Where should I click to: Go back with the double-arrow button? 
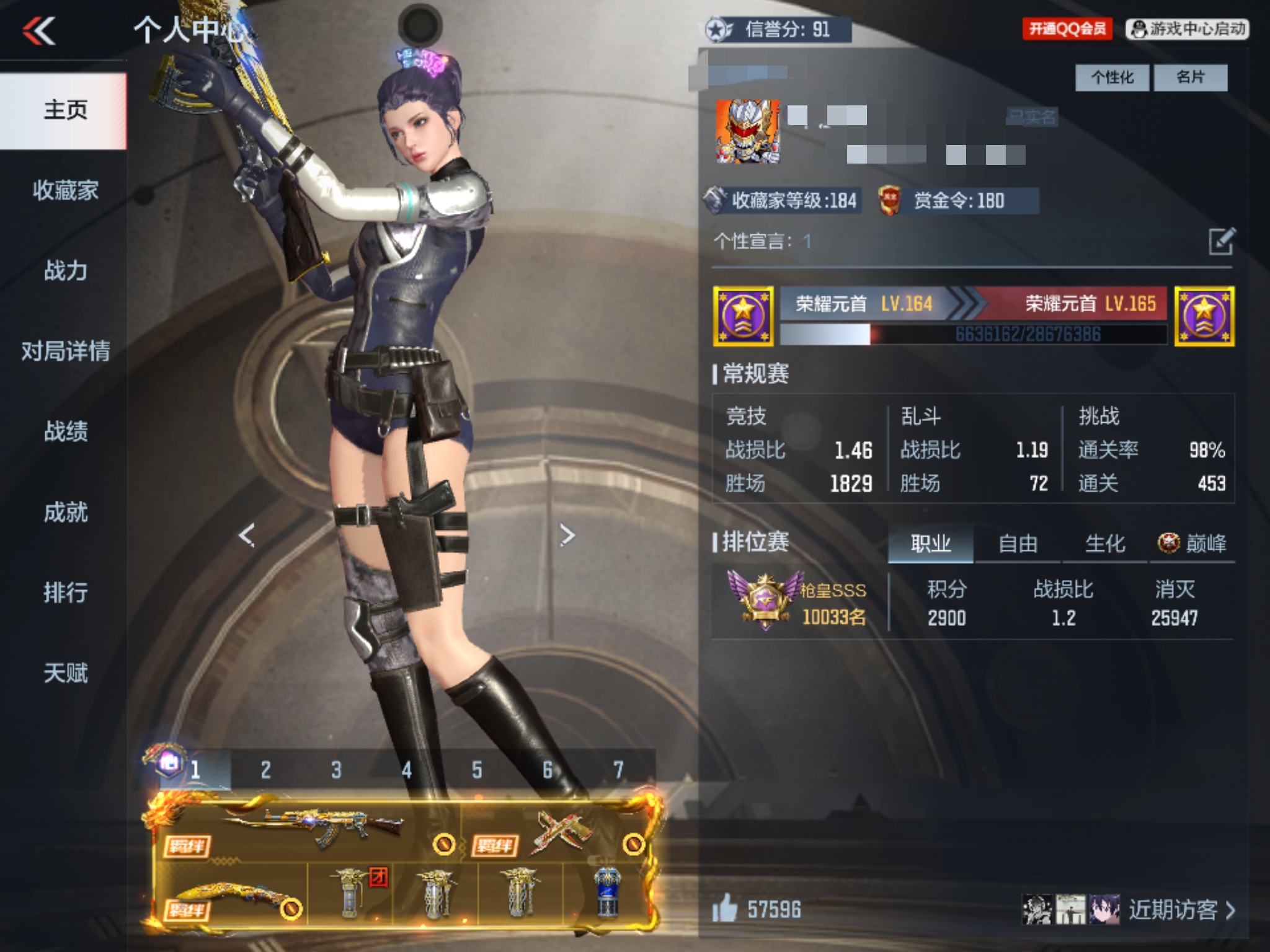coord(39,31)
